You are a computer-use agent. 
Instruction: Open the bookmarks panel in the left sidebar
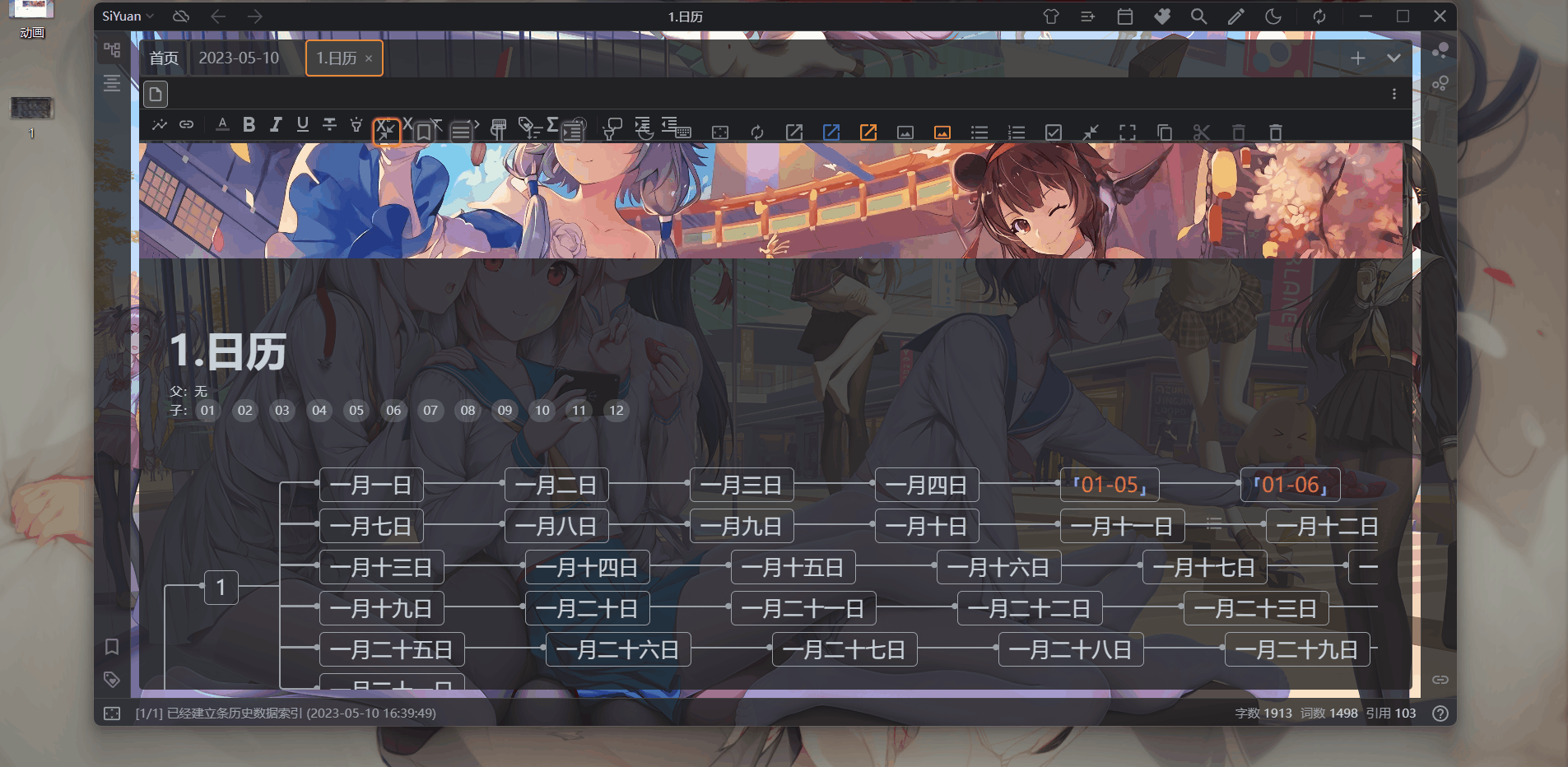(x=112, y=647)
